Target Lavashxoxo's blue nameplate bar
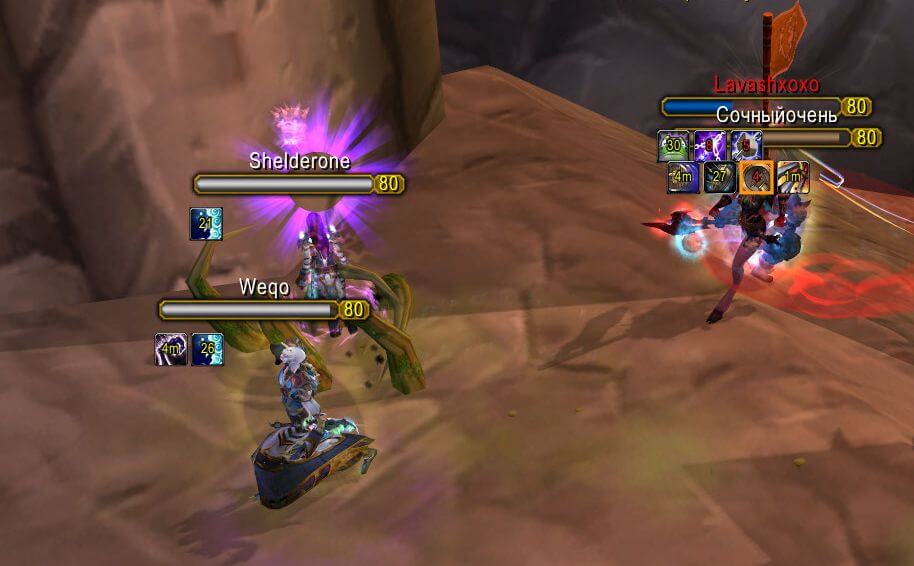 pyautogui.click(x=752, y=107)
